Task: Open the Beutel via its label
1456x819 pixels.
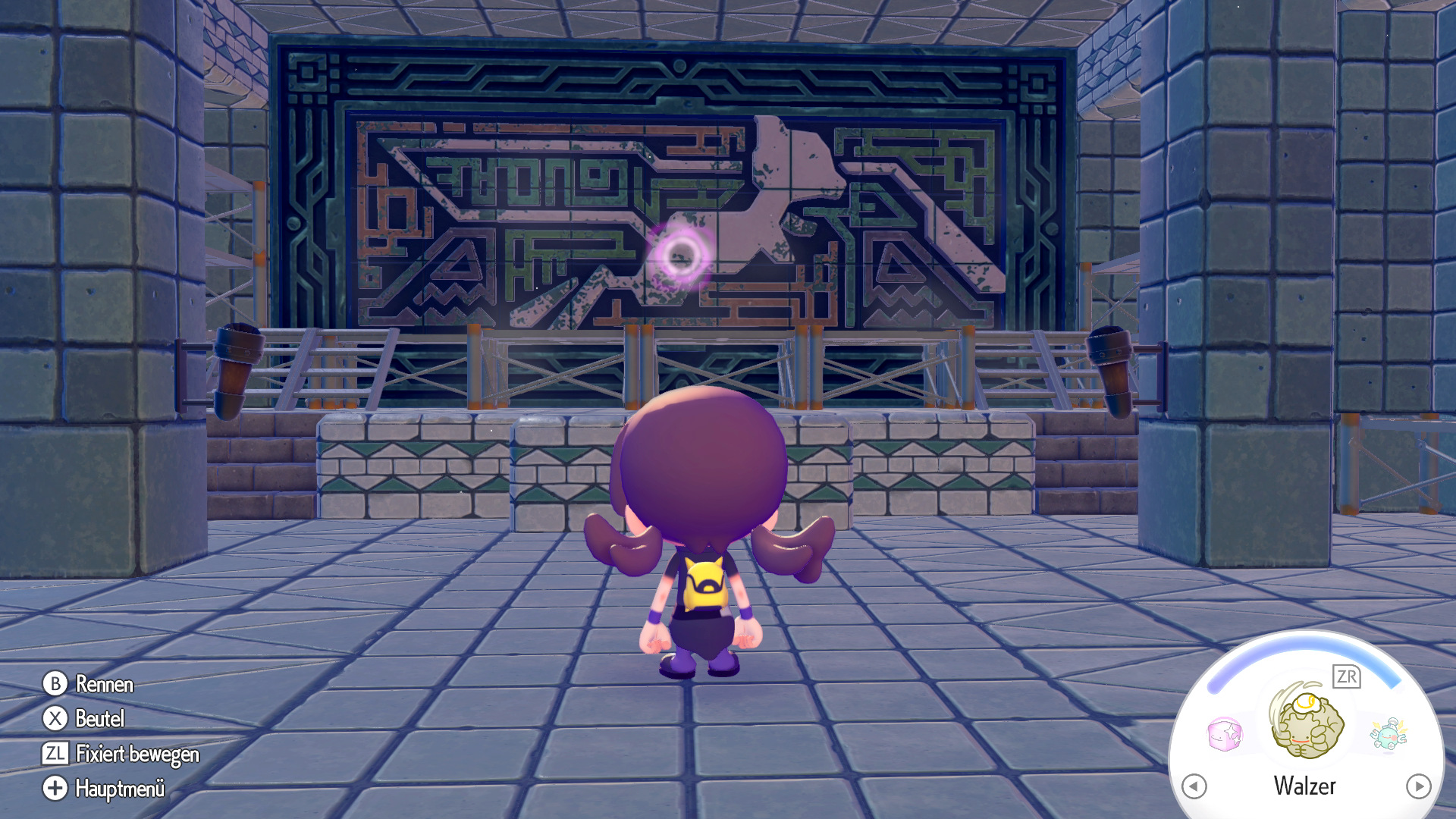Action: pos(99,720)
